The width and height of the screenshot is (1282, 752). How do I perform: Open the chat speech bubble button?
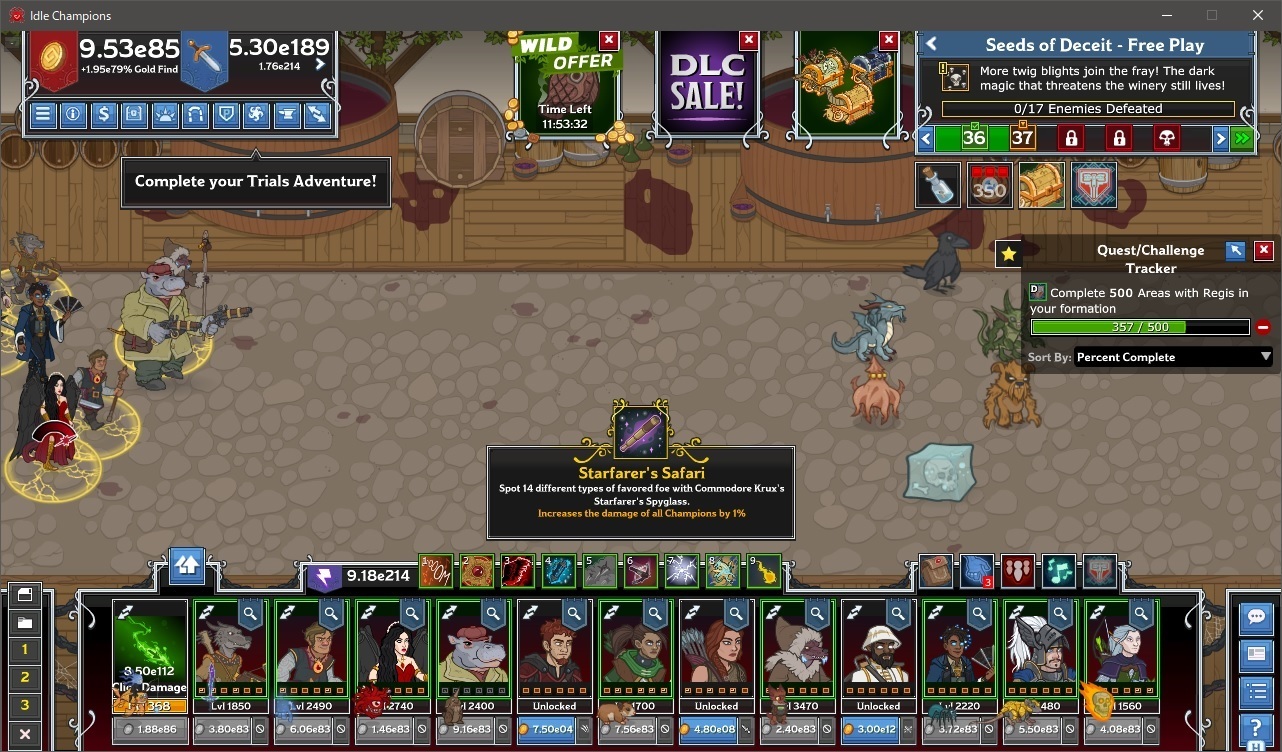point(1255,618)
